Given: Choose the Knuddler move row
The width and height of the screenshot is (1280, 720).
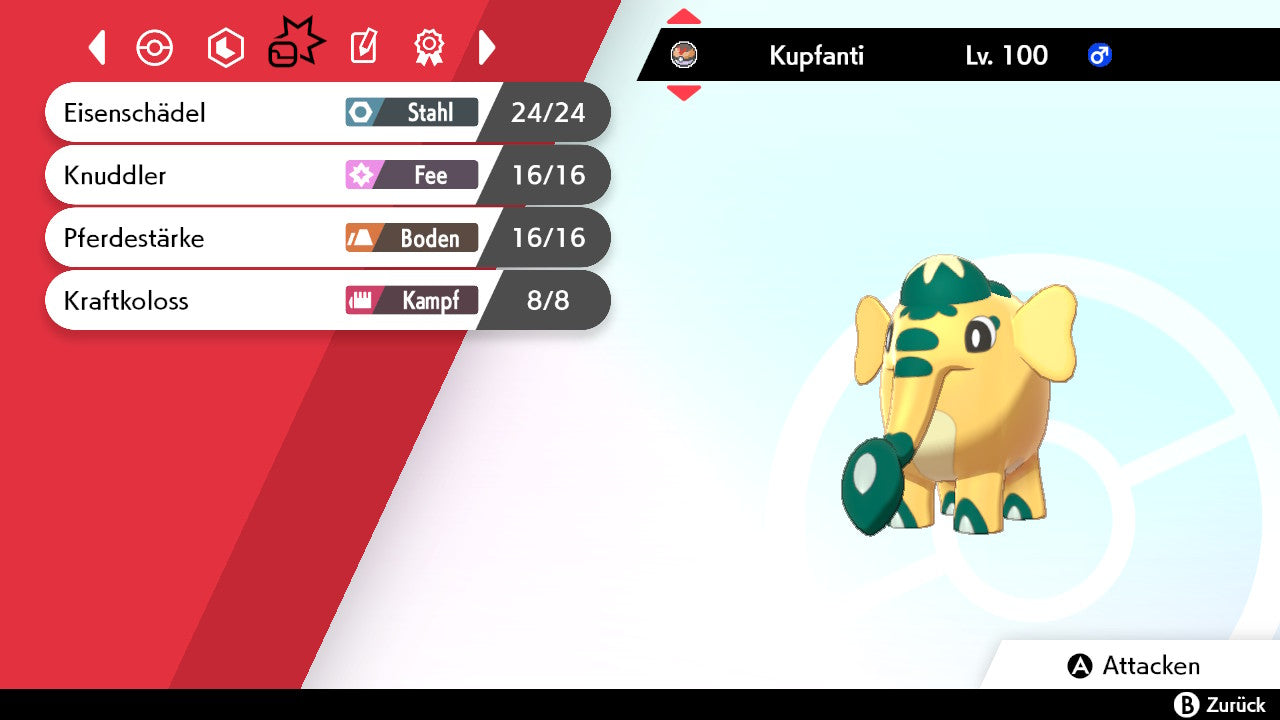Looking at the screenshot, I should point(326,176).
